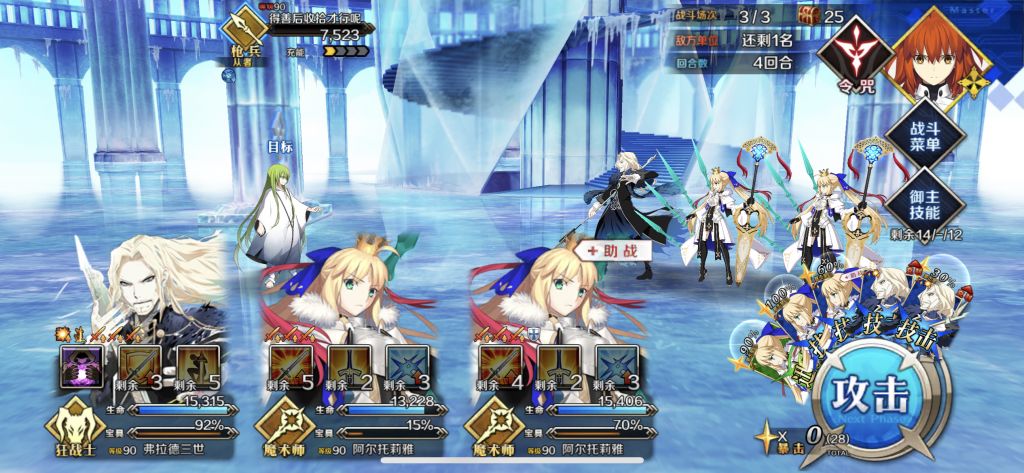Screen dimensions: 1024x473
Task: Select Vlad III's third skill showing 剩余5
Action: [x=195, y=366]
